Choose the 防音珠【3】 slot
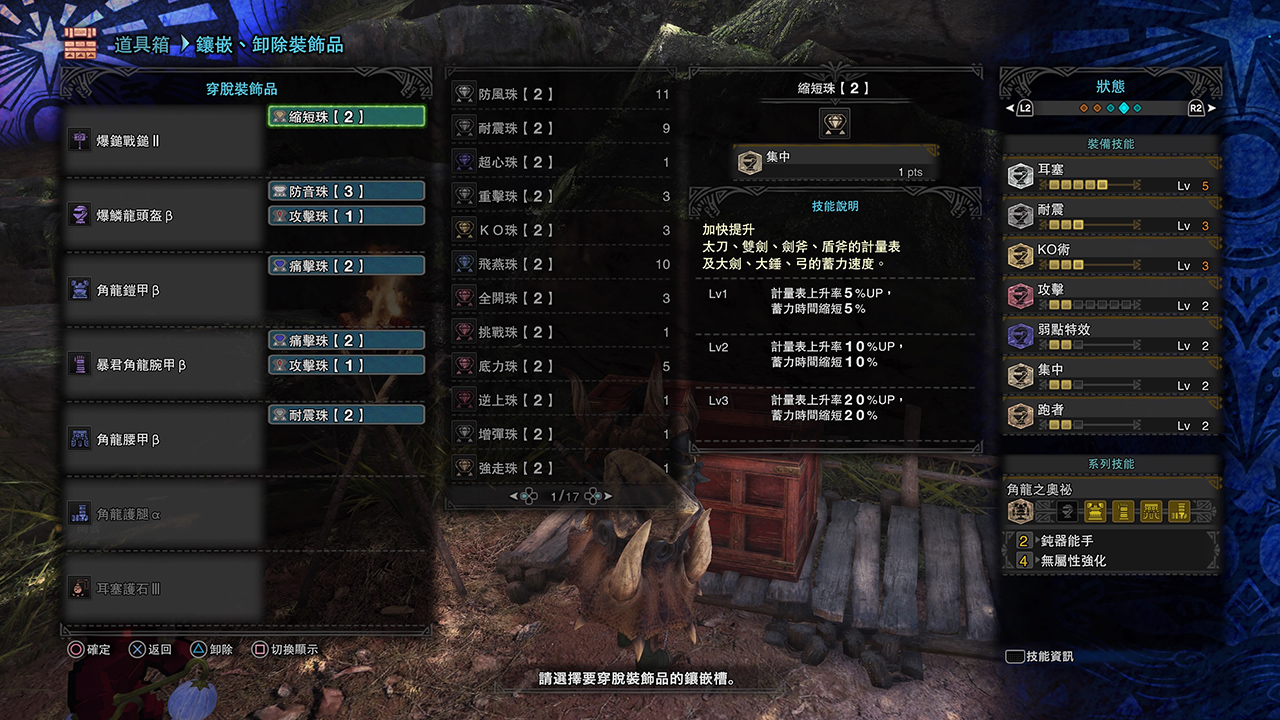This screenshot has width=1280, height=720. click(x=346, y=191)
